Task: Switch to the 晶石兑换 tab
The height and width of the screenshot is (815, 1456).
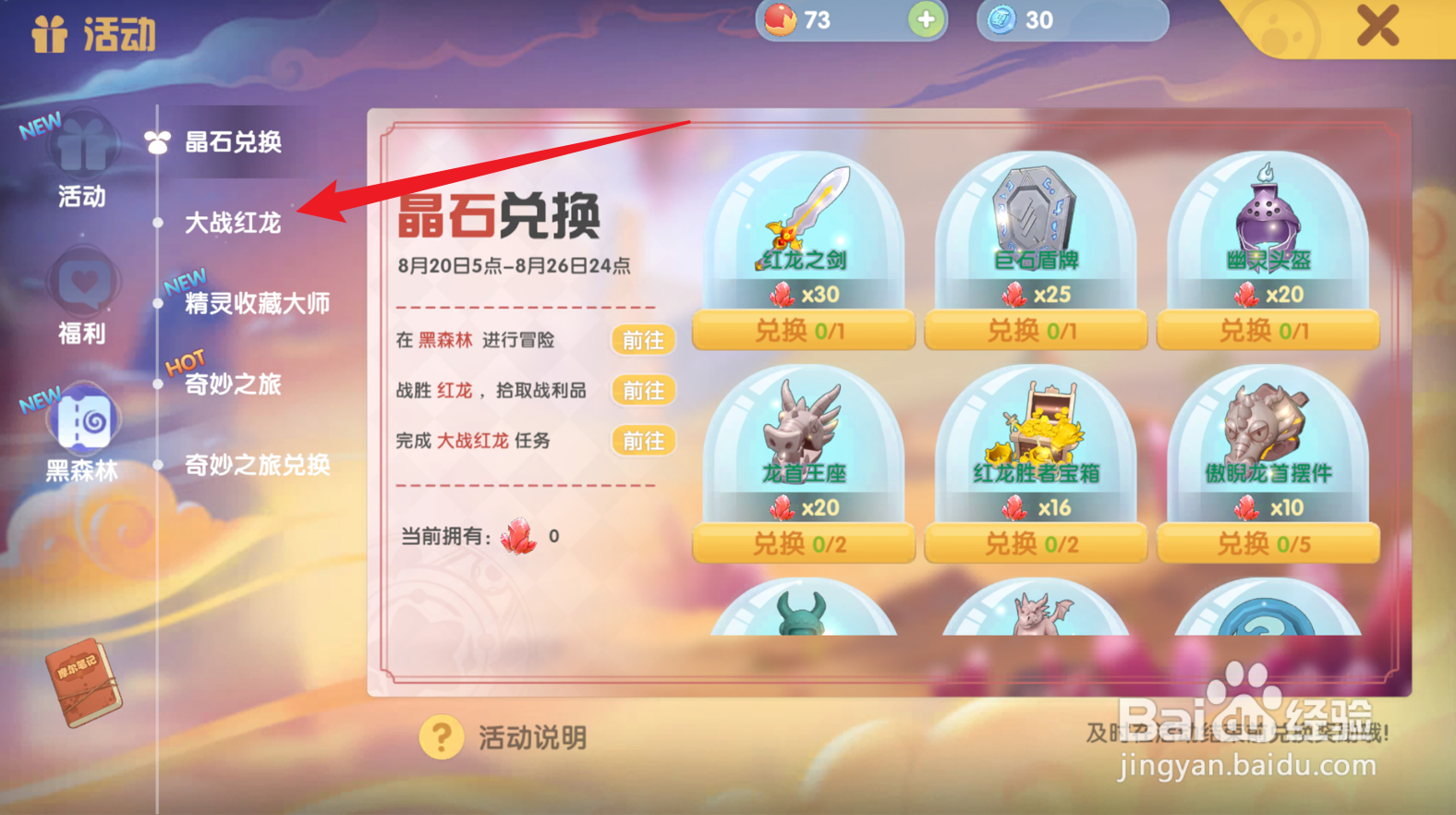Action: pyautogui.click(x=234, y=142)
